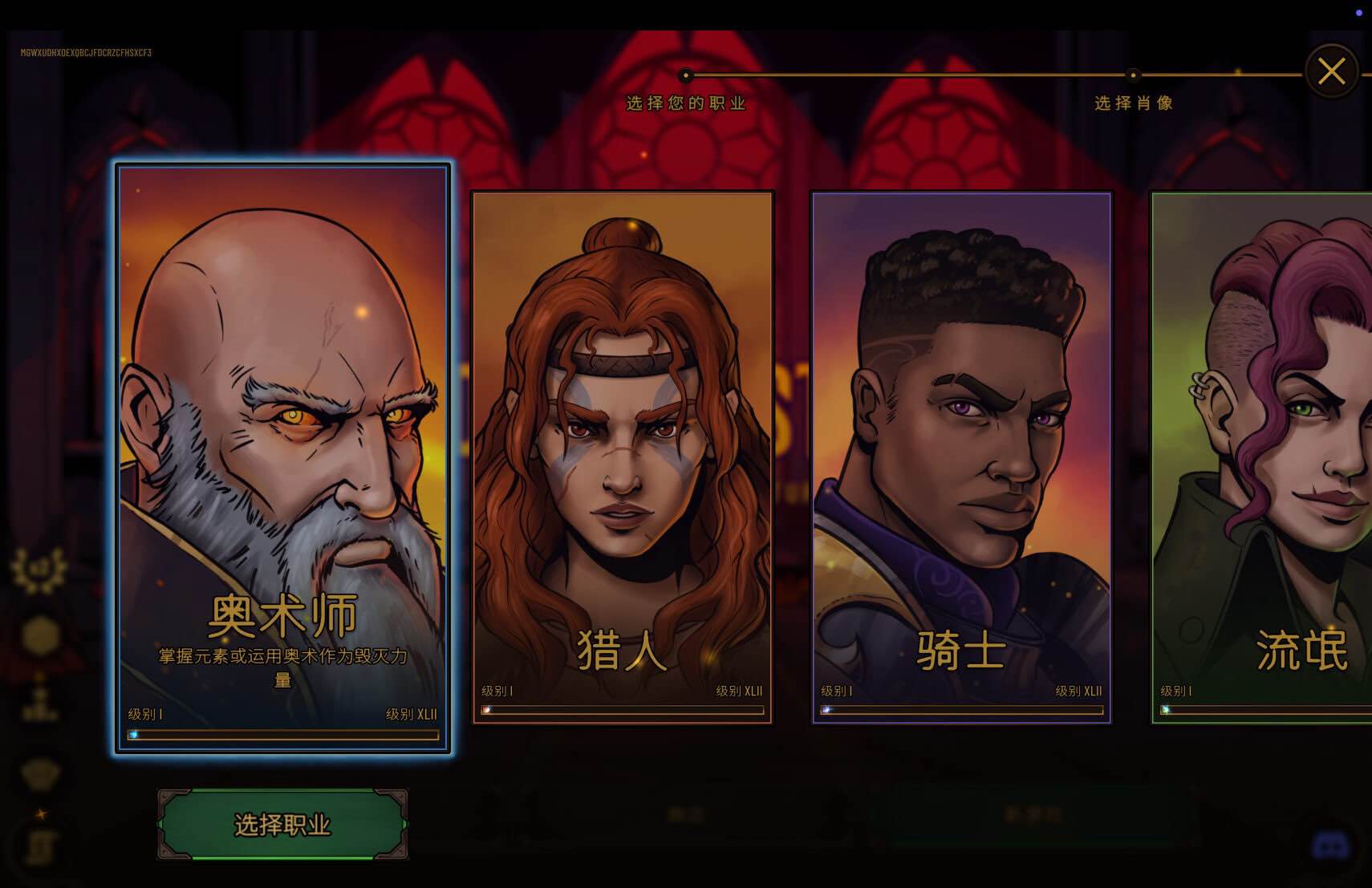Click the glowing tome icon at bottom left
Viewport: 1372px width, 888px height.
pos(40,848)
